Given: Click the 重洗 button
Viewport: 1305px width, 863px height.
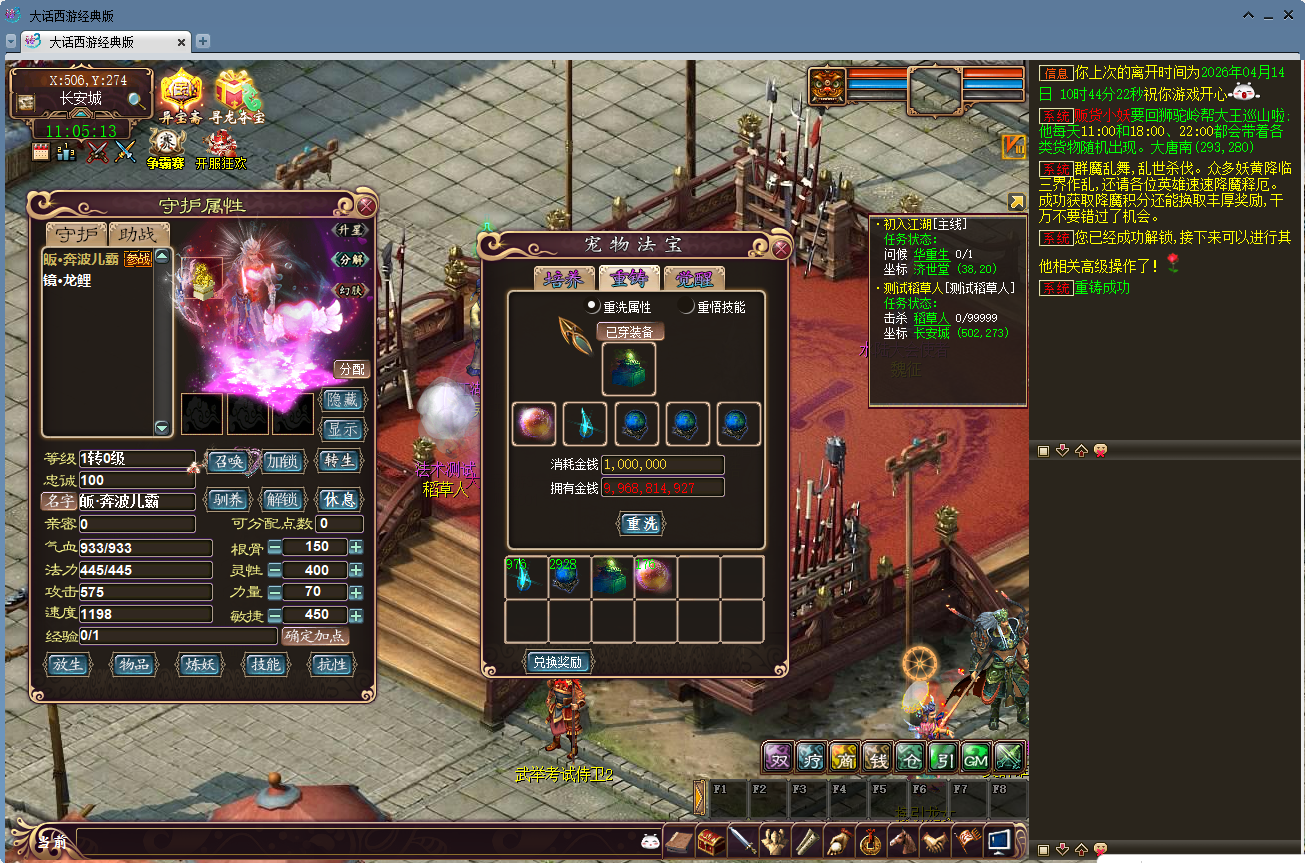Looking at the screenshot, I should [640, 524].
